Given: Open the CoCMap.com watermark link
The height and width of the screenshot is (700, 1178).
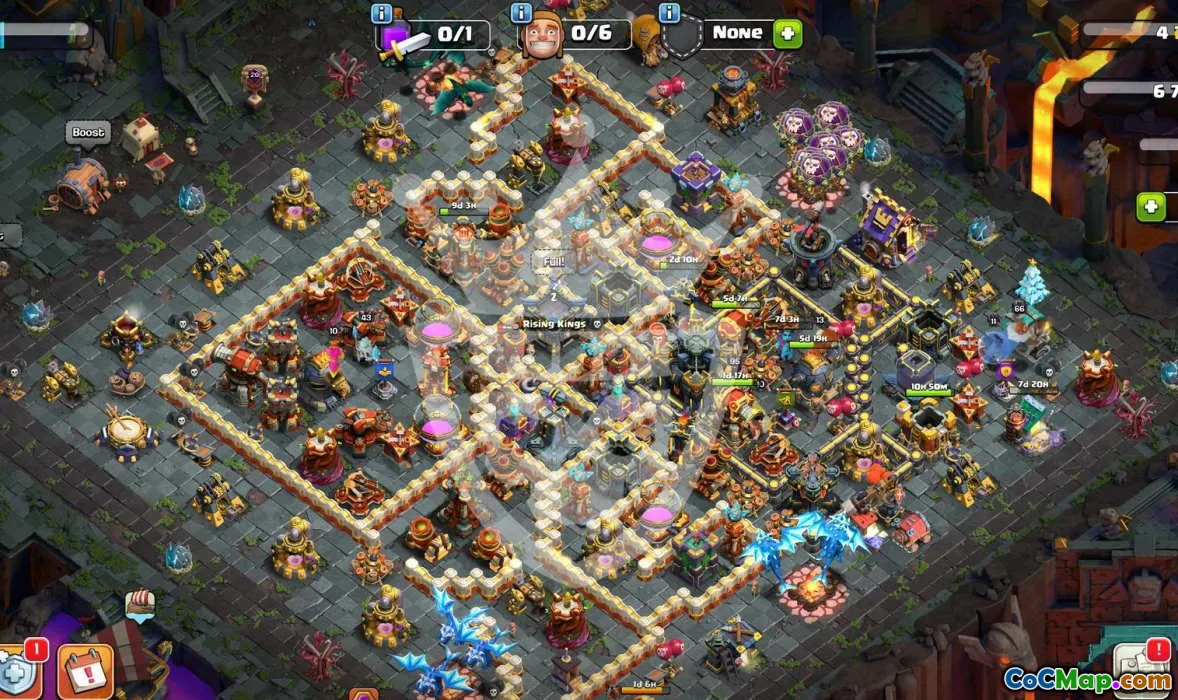Looking at the screenshot, I should [1086, 681].
